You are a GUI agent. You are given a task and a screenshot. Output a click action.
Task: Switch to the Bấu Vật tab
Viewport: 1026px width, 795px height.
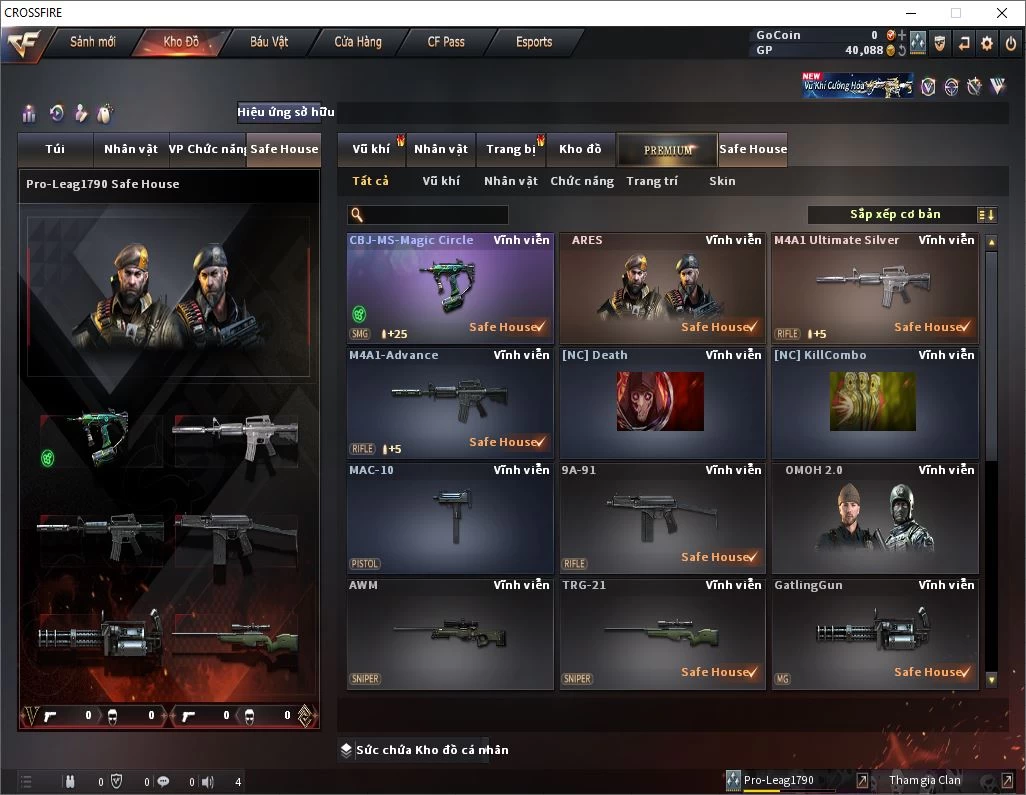(x=268, y=42)
